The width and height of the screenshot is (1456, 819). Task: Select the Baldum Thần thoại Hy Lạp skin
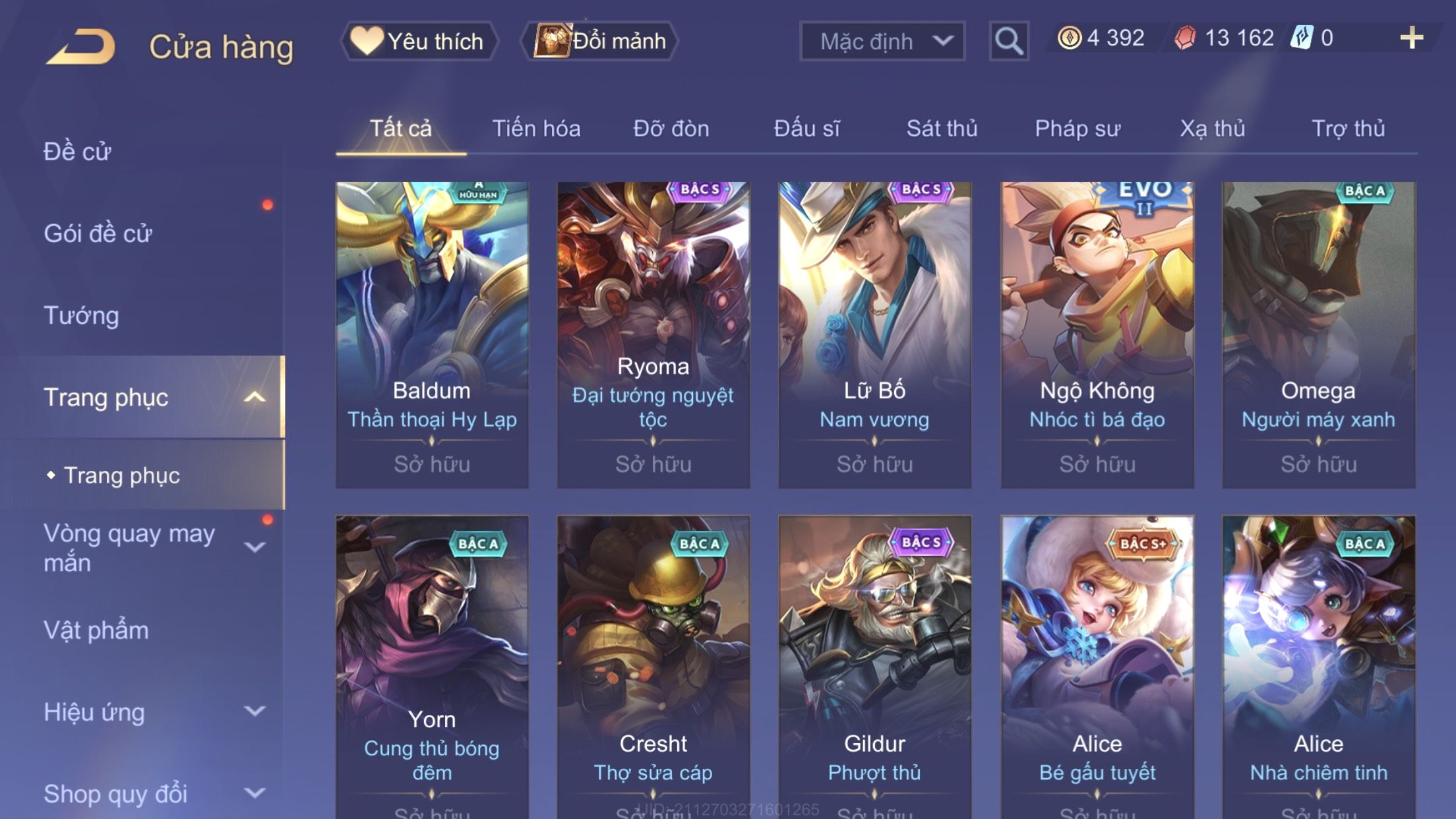(432, 334)
